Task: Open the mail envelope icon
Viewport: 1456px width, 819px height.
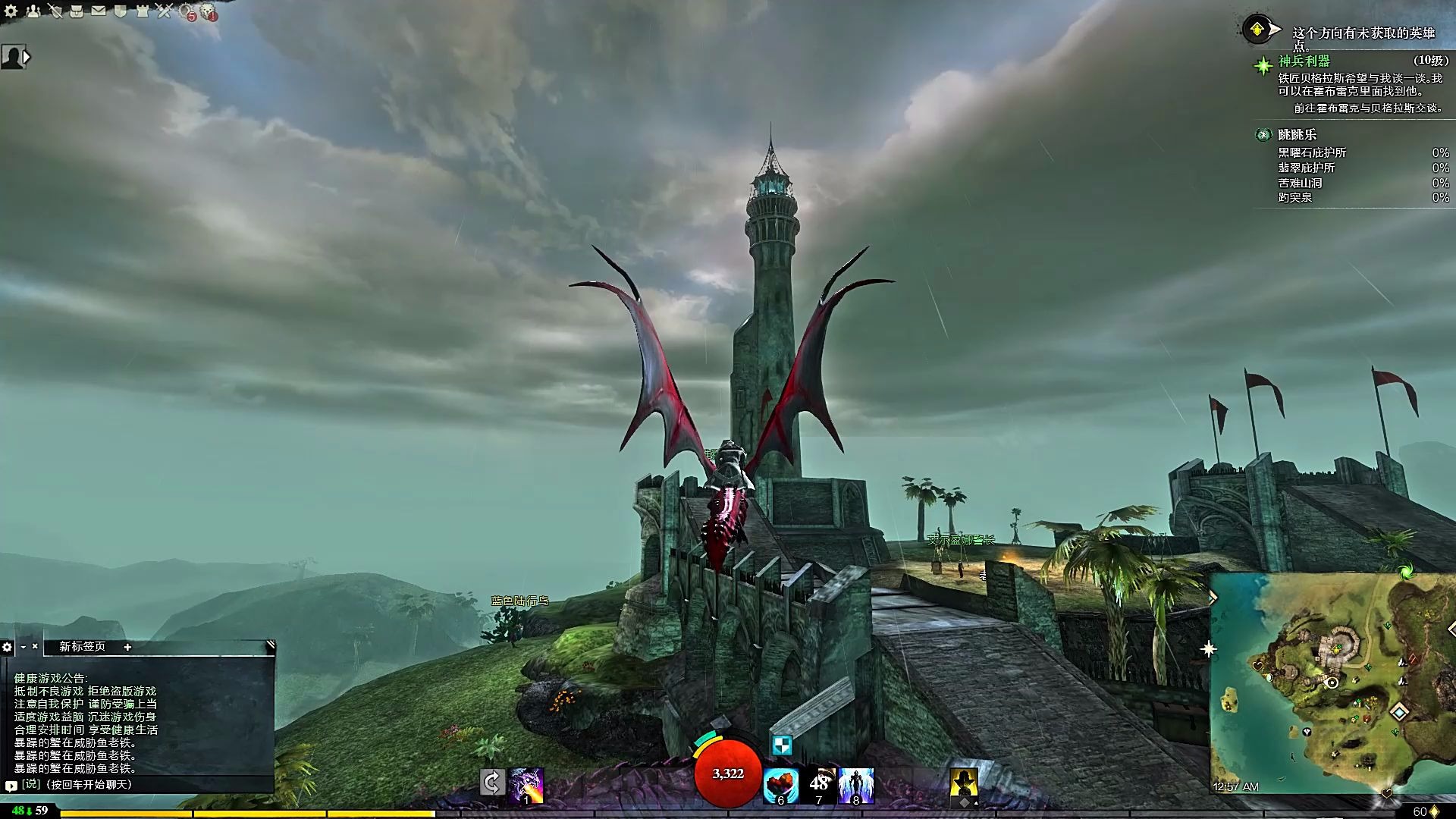Action: 99,11
